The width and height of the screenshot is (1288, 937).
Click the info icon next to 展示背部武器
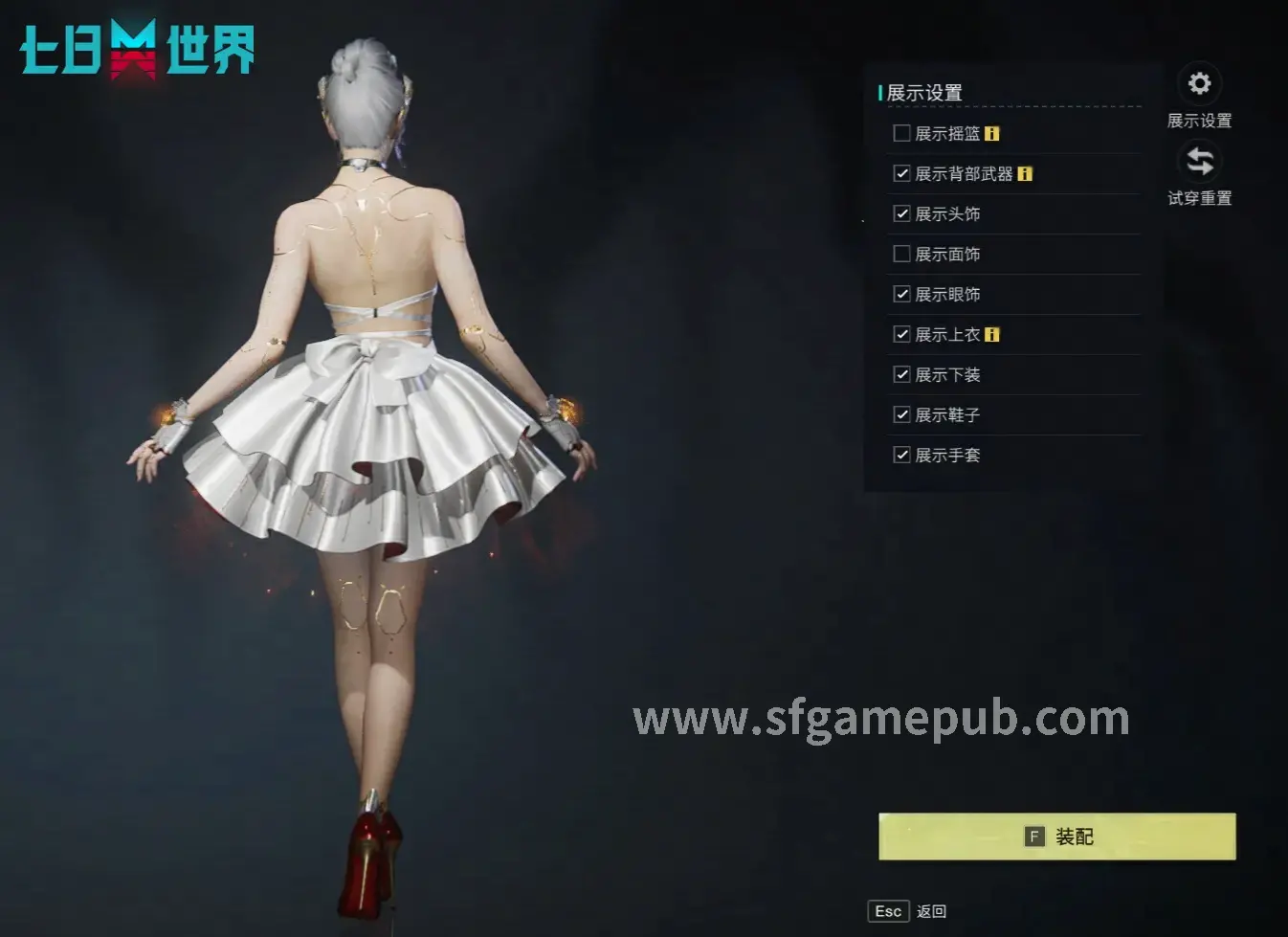[x=1026, y=173]
